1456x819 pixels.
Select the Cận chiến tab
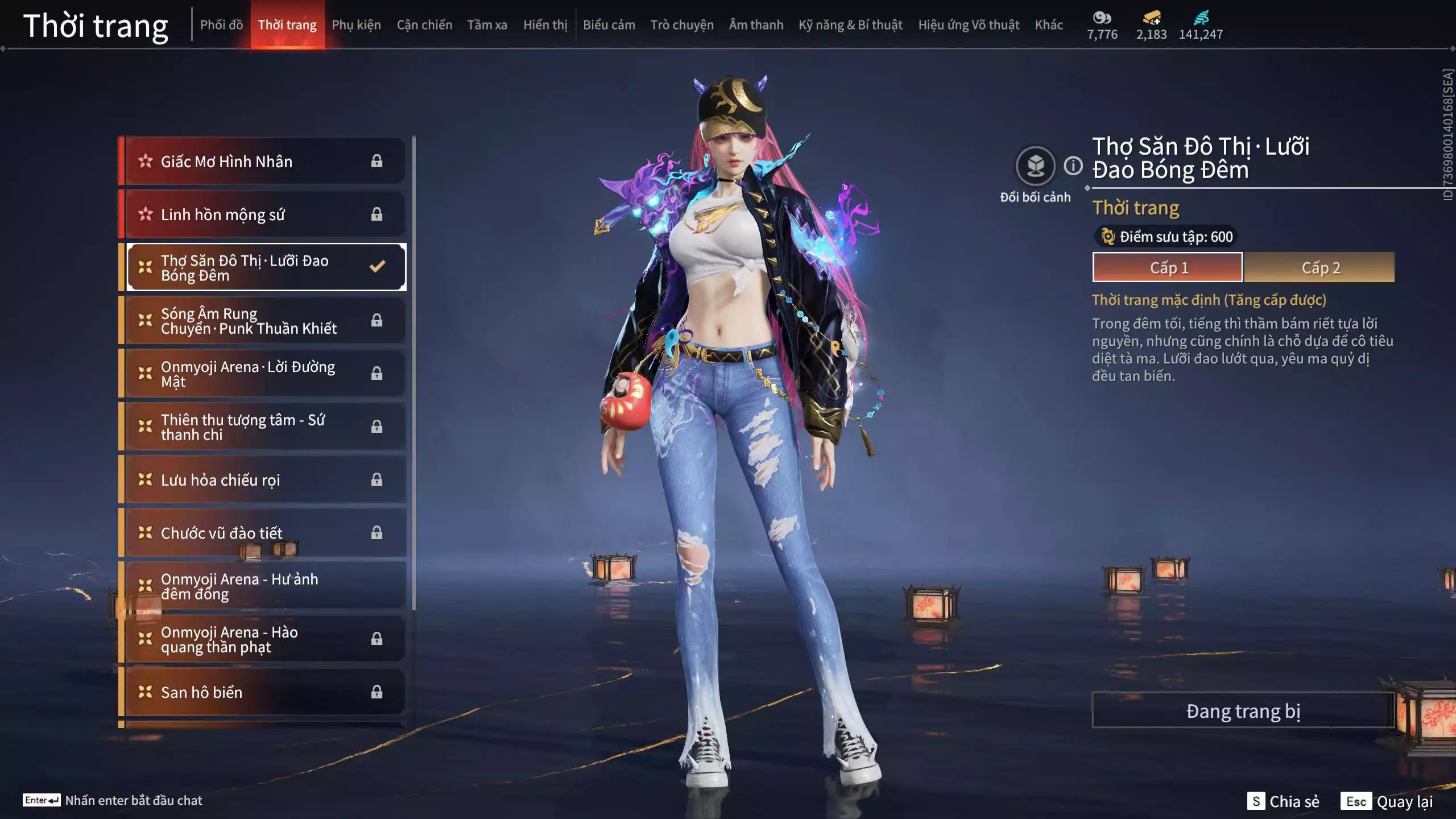pos(424,25)
